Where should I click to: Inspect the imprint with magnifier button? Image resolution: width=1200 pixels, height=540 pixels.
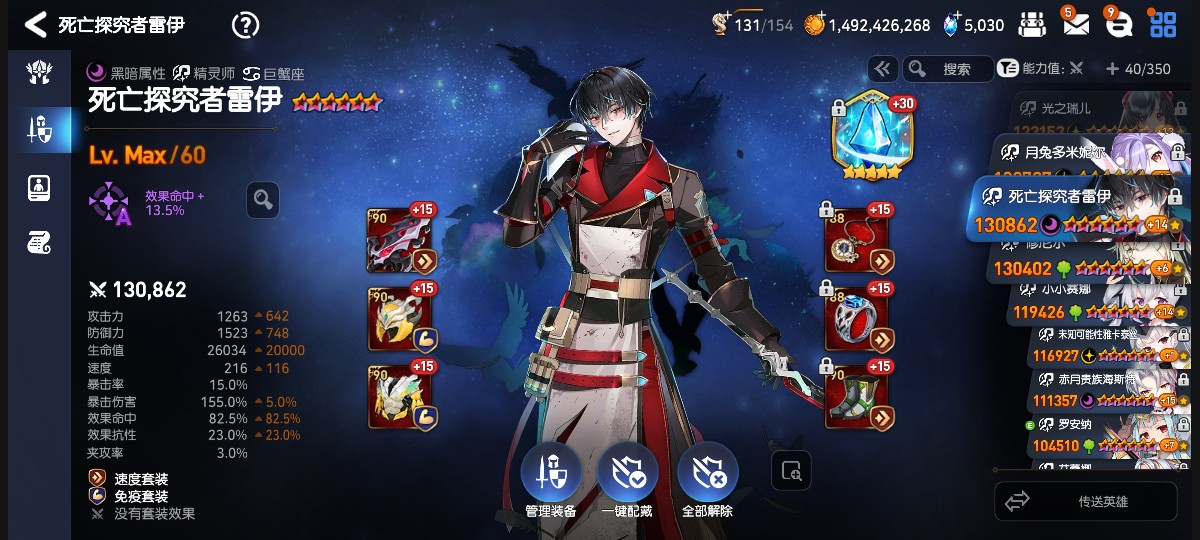263,200
